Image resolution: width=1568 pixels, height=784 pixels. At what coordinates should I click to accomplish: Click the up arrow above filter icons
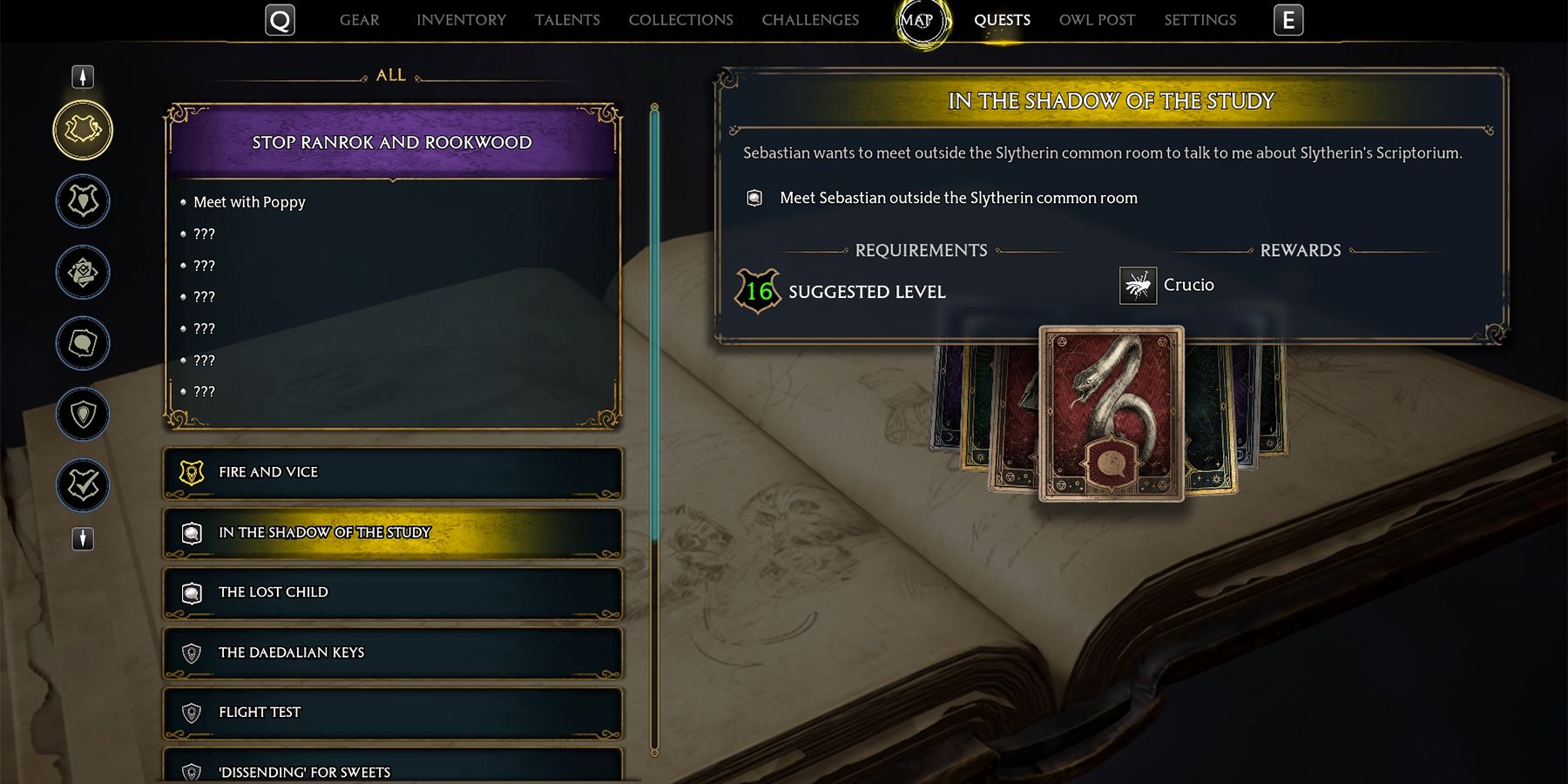83,77
